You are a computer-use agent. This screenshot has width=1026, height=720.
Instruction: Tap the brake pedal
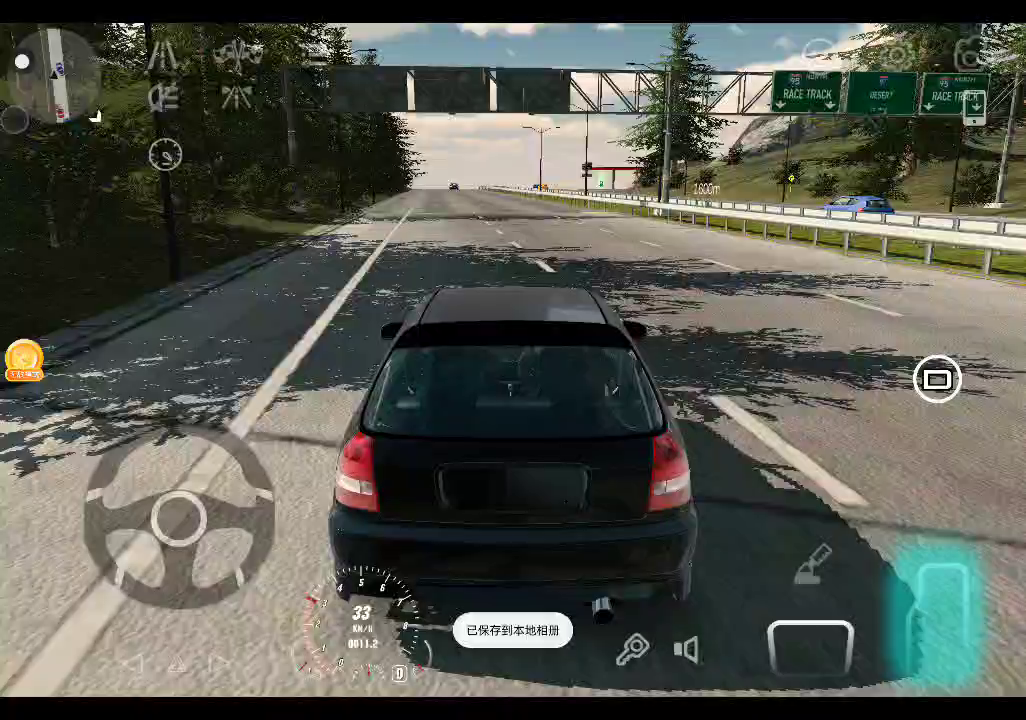[810, 647]
